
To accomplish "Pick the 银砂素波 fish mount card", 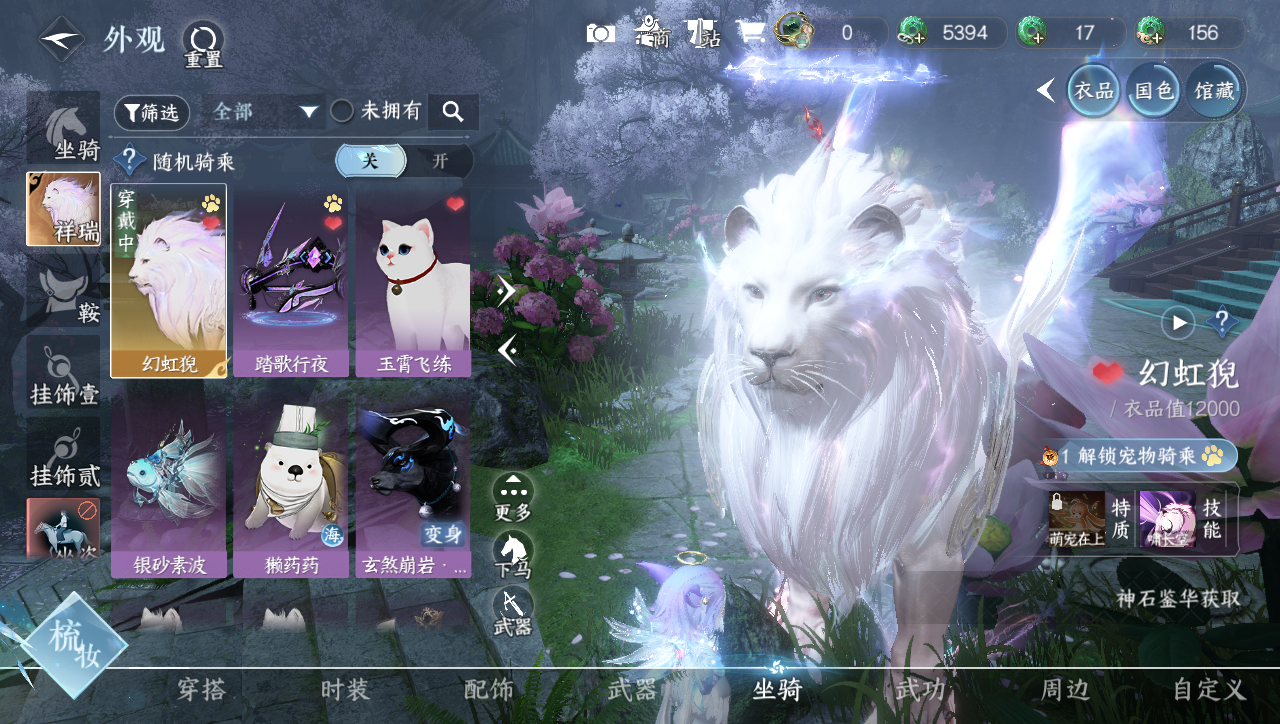I will (x=169, y=488).
